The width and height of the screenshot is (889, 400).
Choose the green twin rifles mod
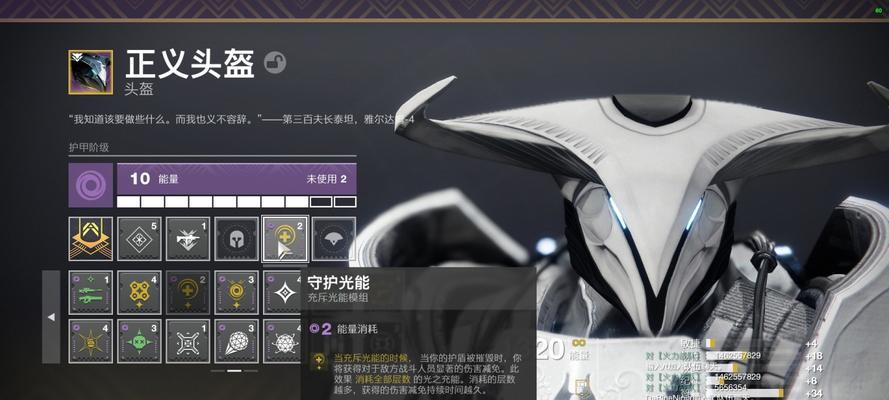90,292
